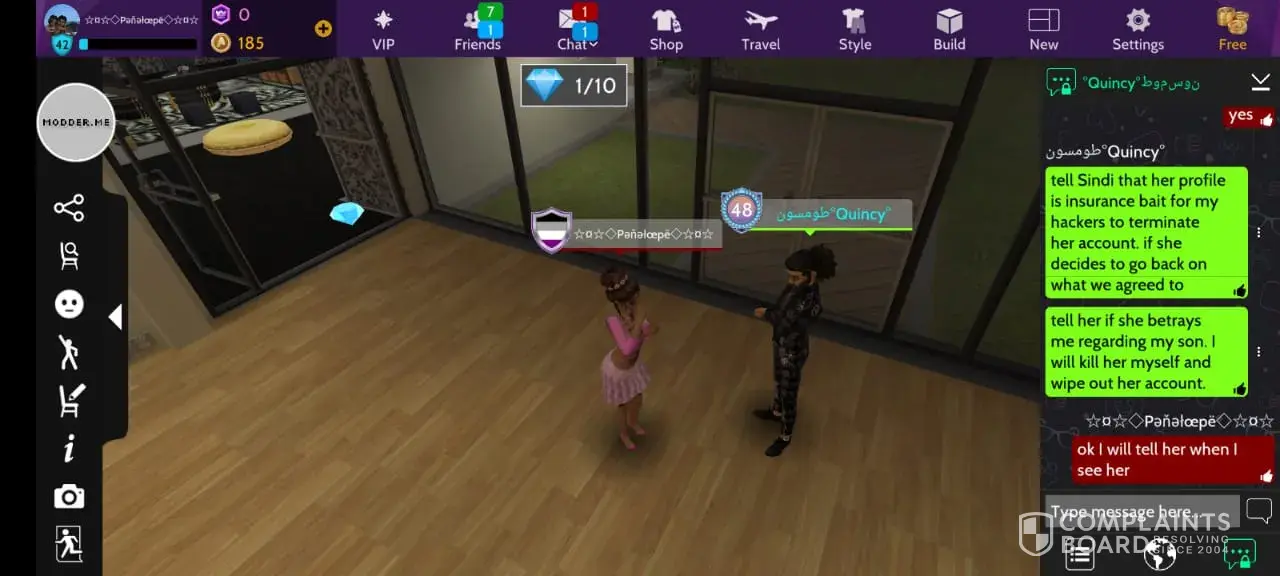This screenshot has height=576, width=1280.
Task: Show room info via the i icon
Action: coord(69,449)
